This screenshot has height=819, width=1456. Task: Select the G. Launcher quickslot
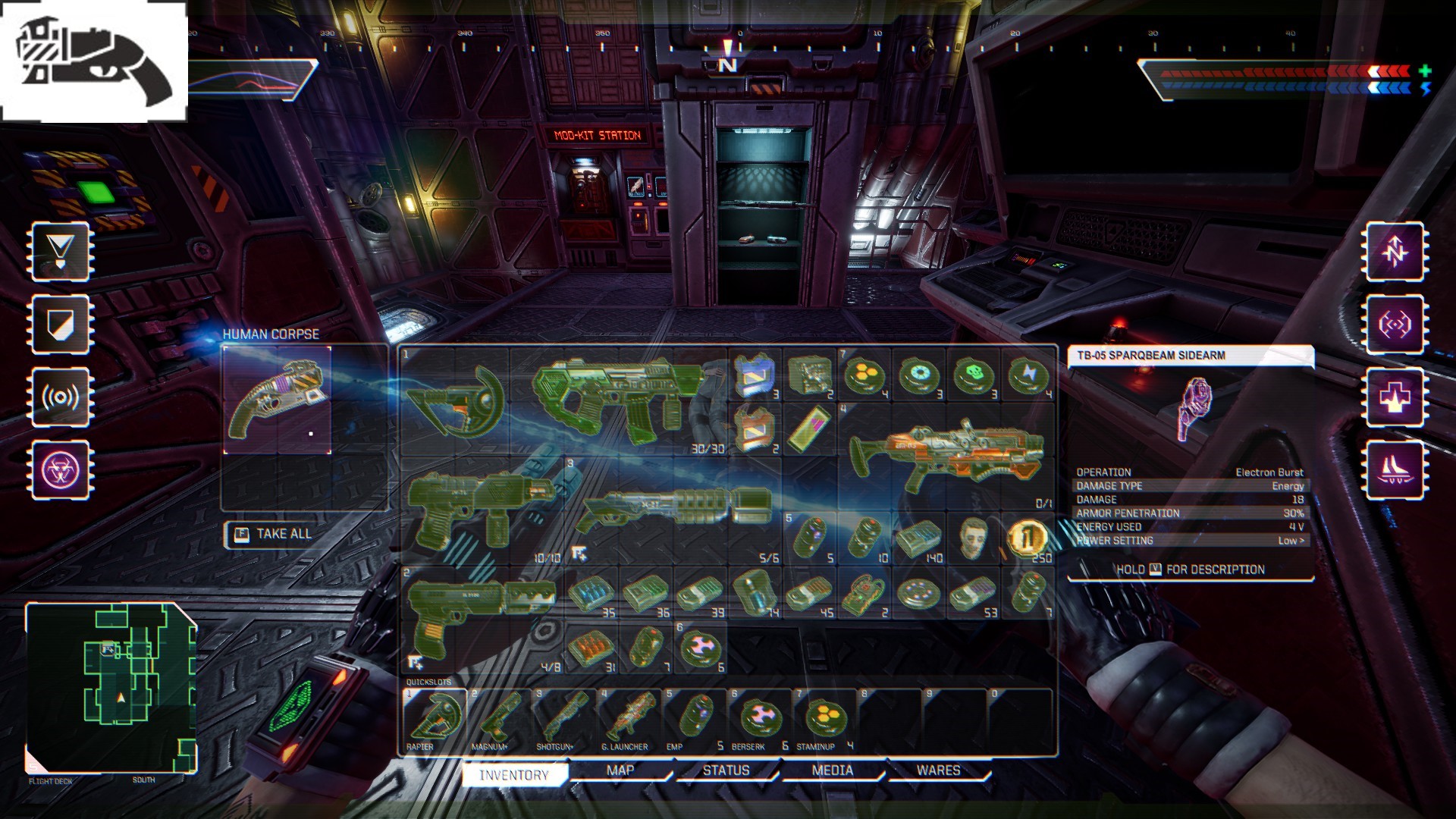[x=629, y=718]
